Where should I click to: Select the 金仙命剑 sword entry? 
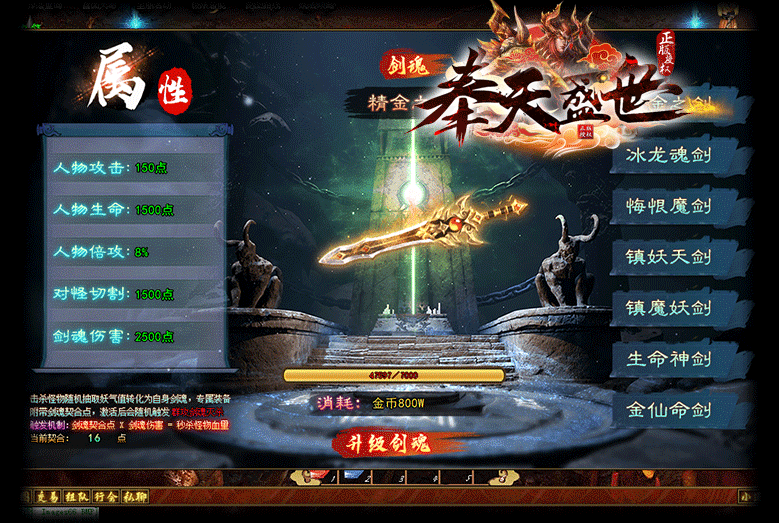(668, 410)
